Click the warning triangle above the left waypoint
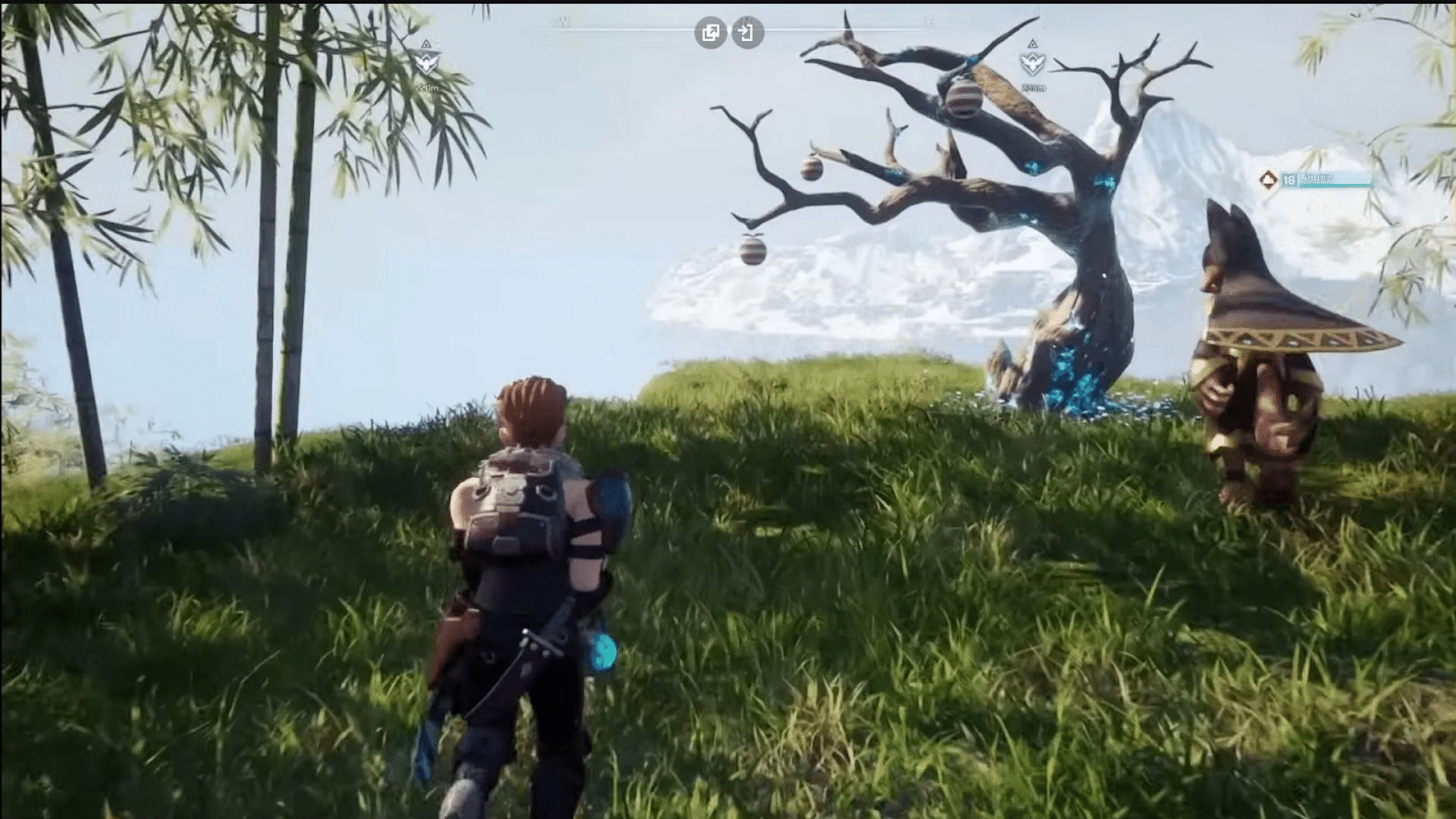 tap(426, 43)
